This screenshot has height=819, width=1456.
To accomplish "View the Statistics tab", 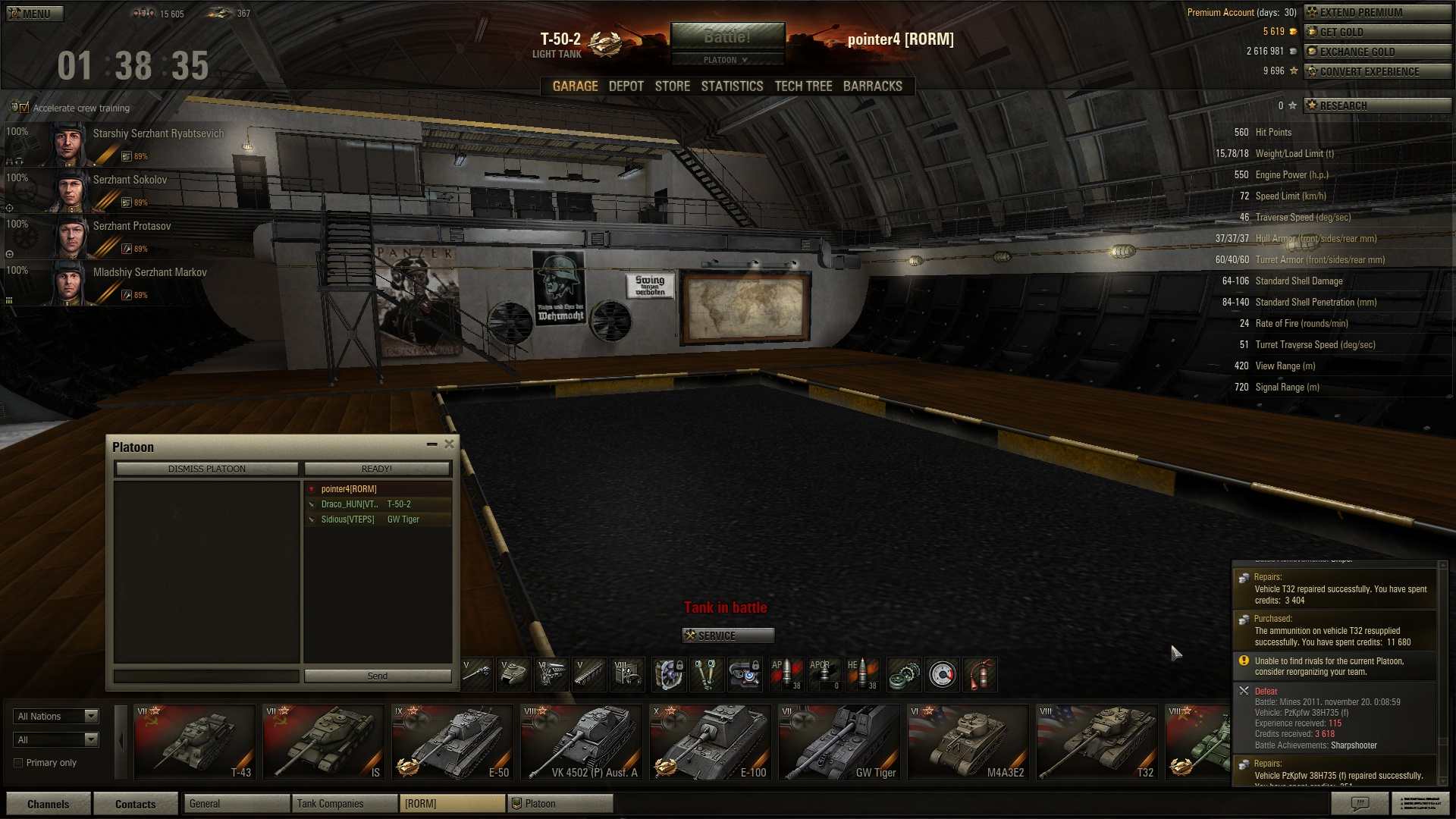I will [x=732, y=86].
